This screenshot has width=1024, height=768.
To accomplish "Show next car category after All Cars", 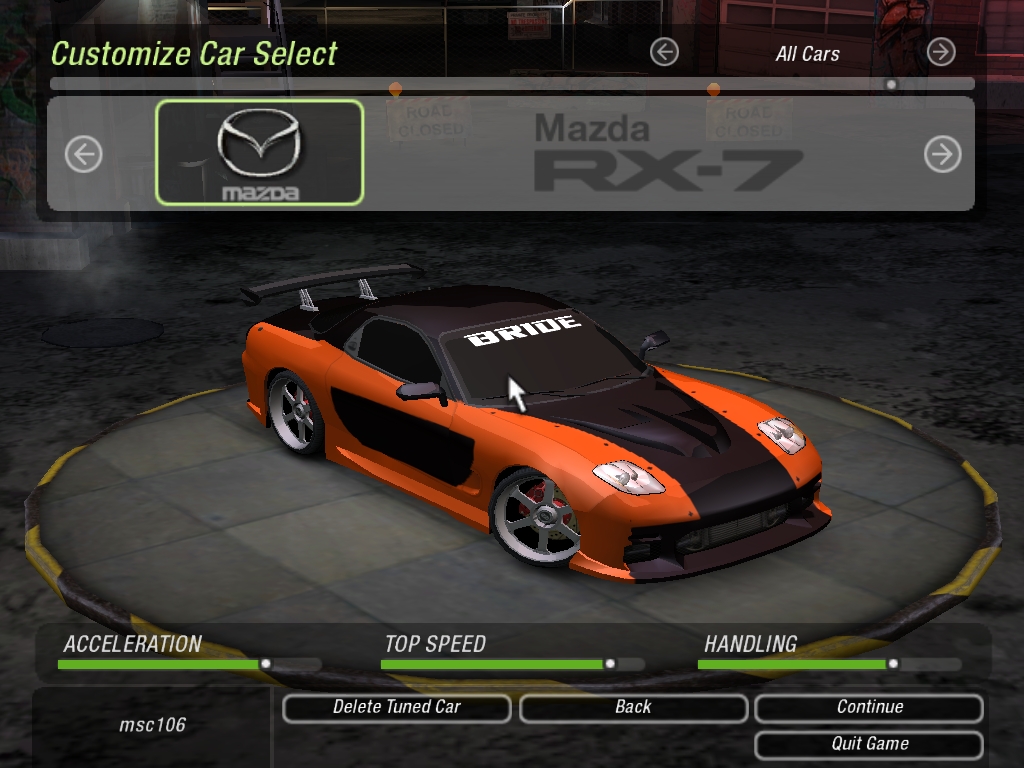I will click(x=940, y=52).
